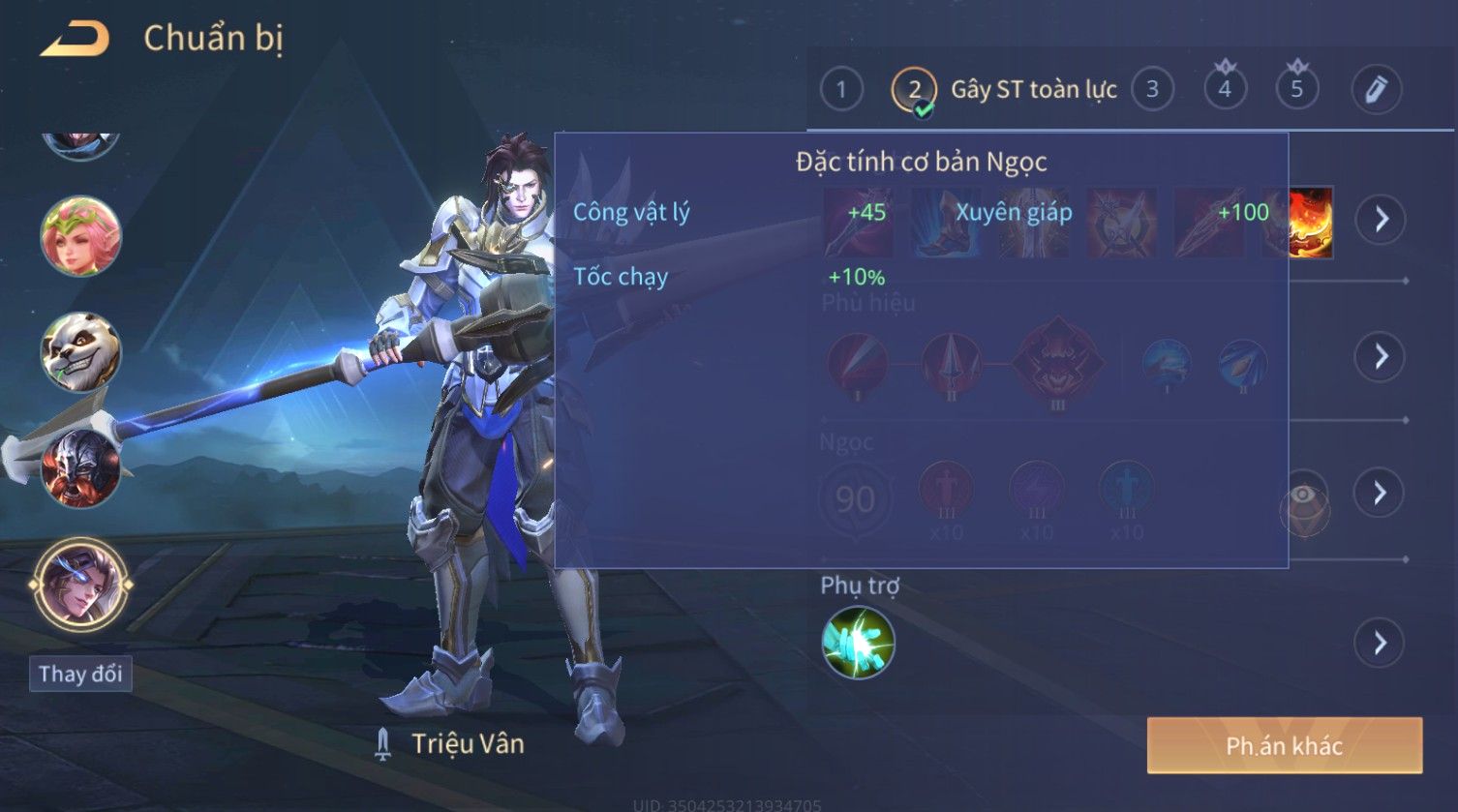Pick the helmeted red-bearded hero portrait
1458x812 pixels.
tap(80, 468)
